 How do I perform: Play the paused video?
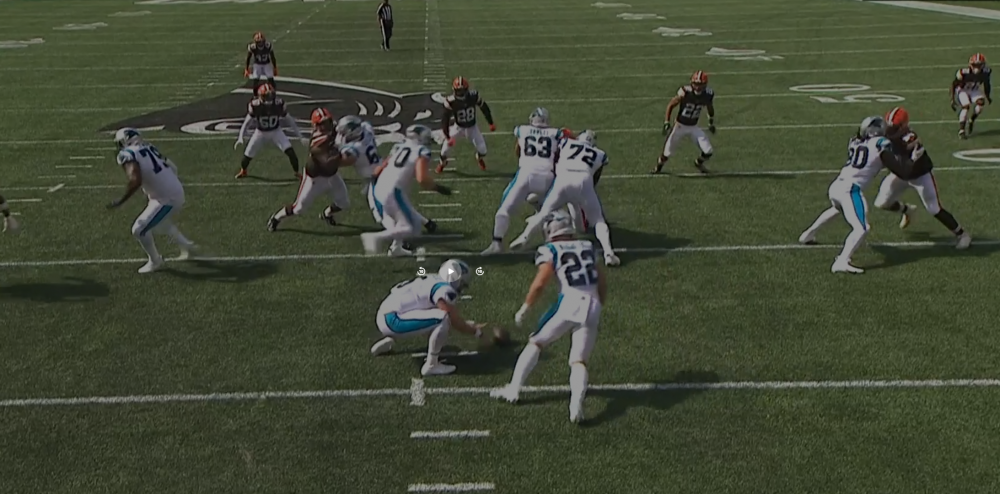click(x=450, y=271)
